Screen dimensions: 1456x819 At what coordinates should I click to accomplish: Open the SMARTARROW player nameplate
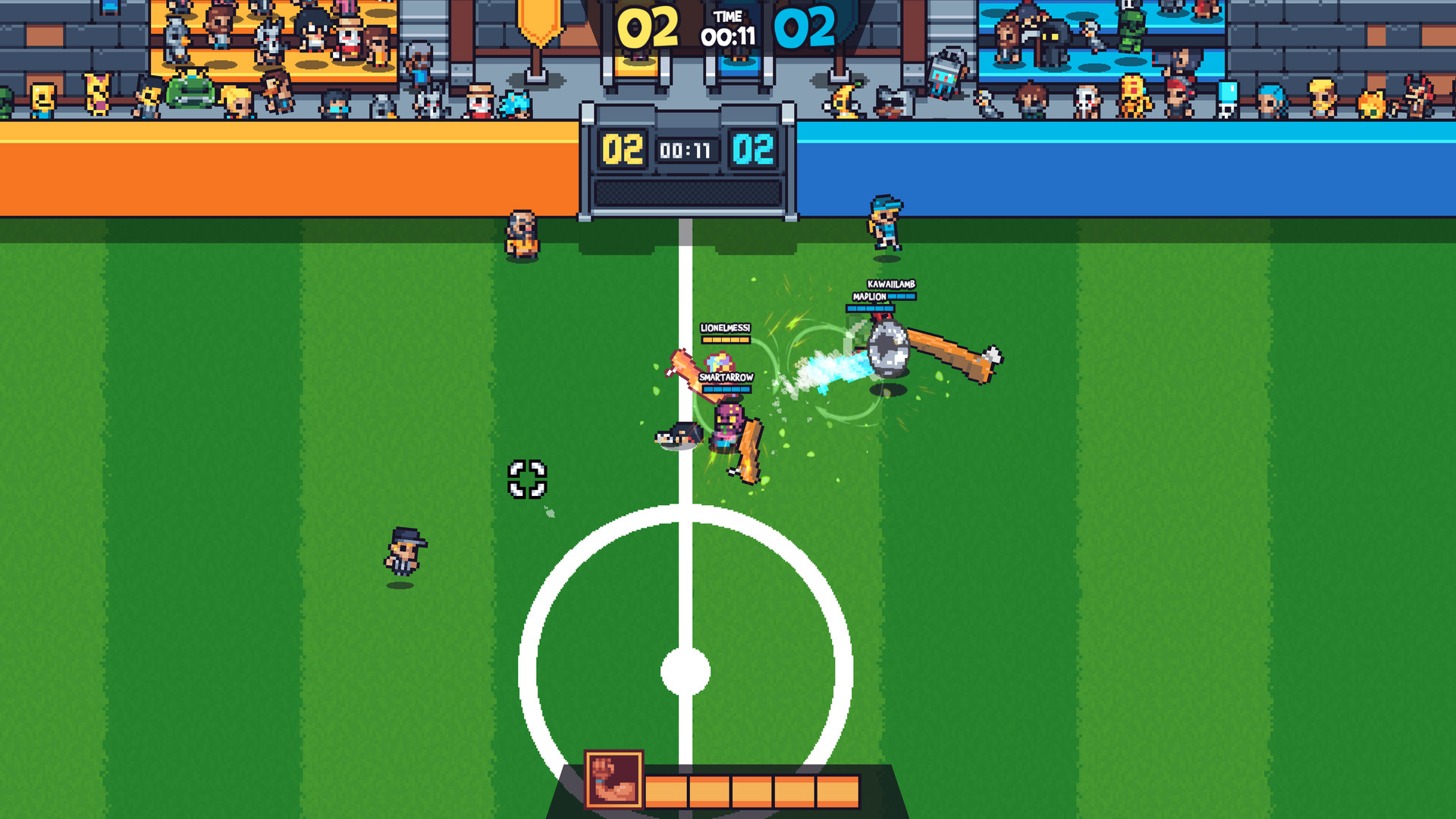click(x=726, y=377)
